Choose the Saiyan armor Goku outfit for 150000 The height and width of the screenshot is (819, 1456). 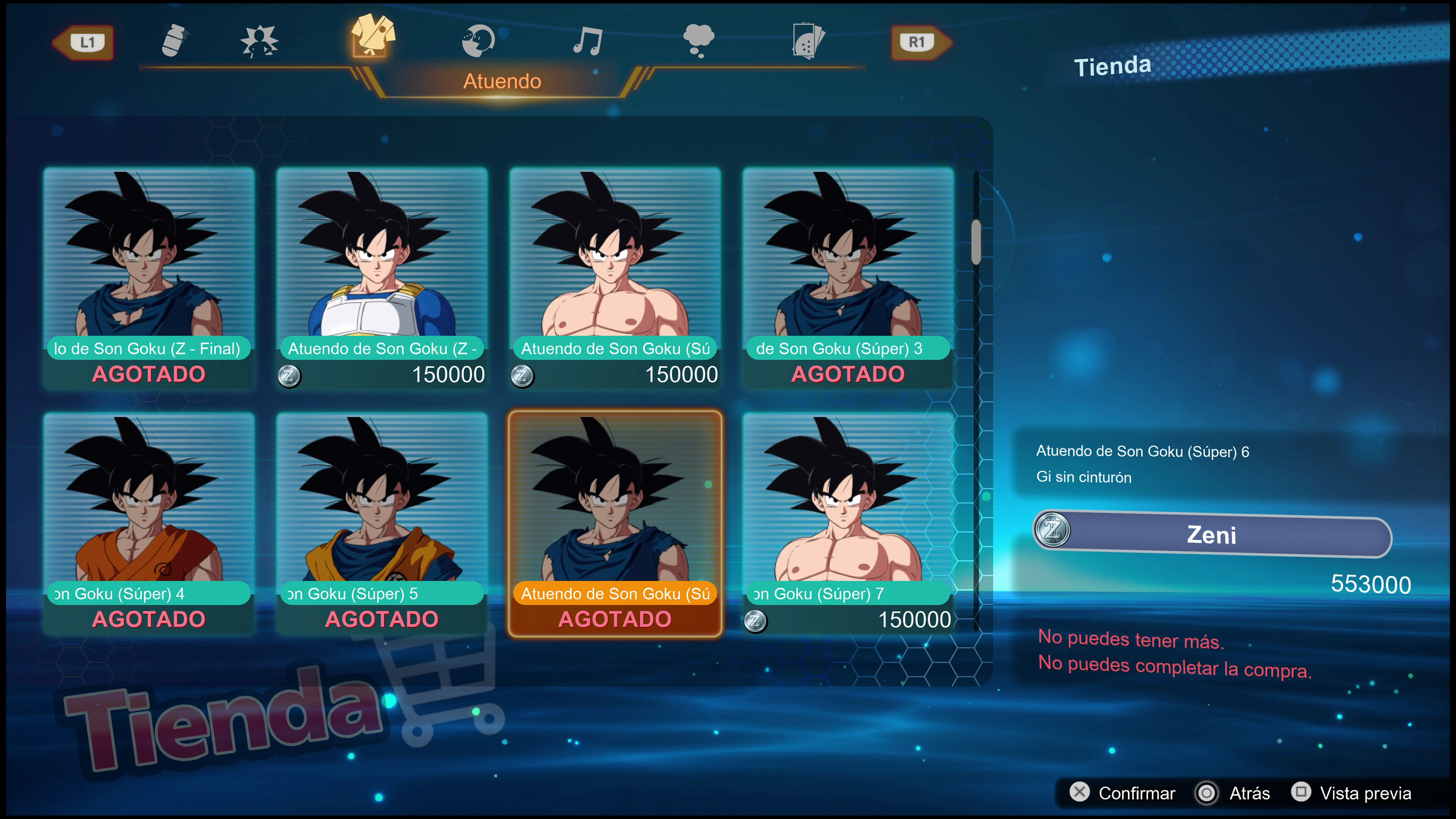[x=382, y=277]
